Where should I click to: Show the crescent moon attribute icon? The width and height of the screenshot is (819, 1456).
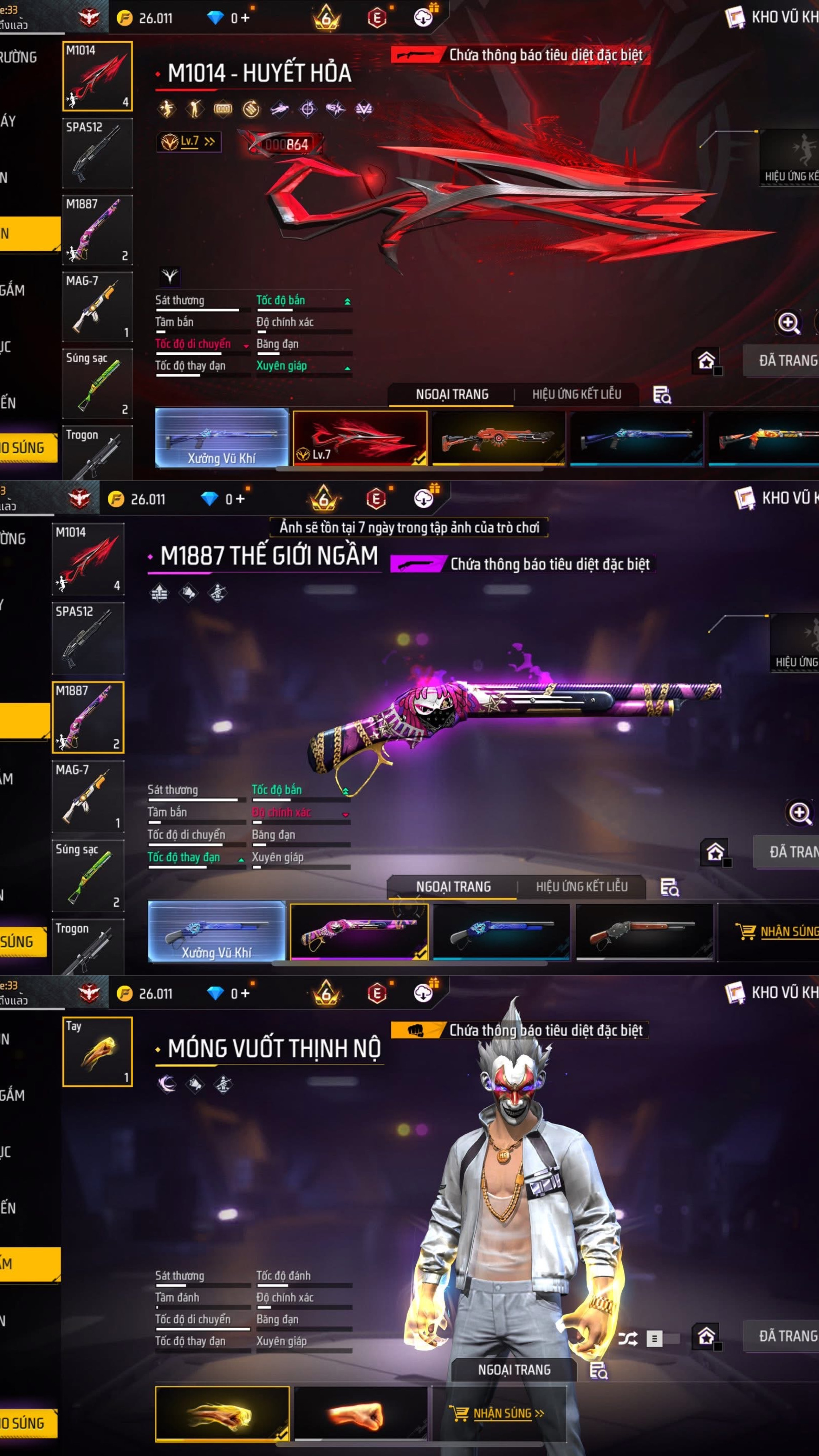click(167, 1083)
